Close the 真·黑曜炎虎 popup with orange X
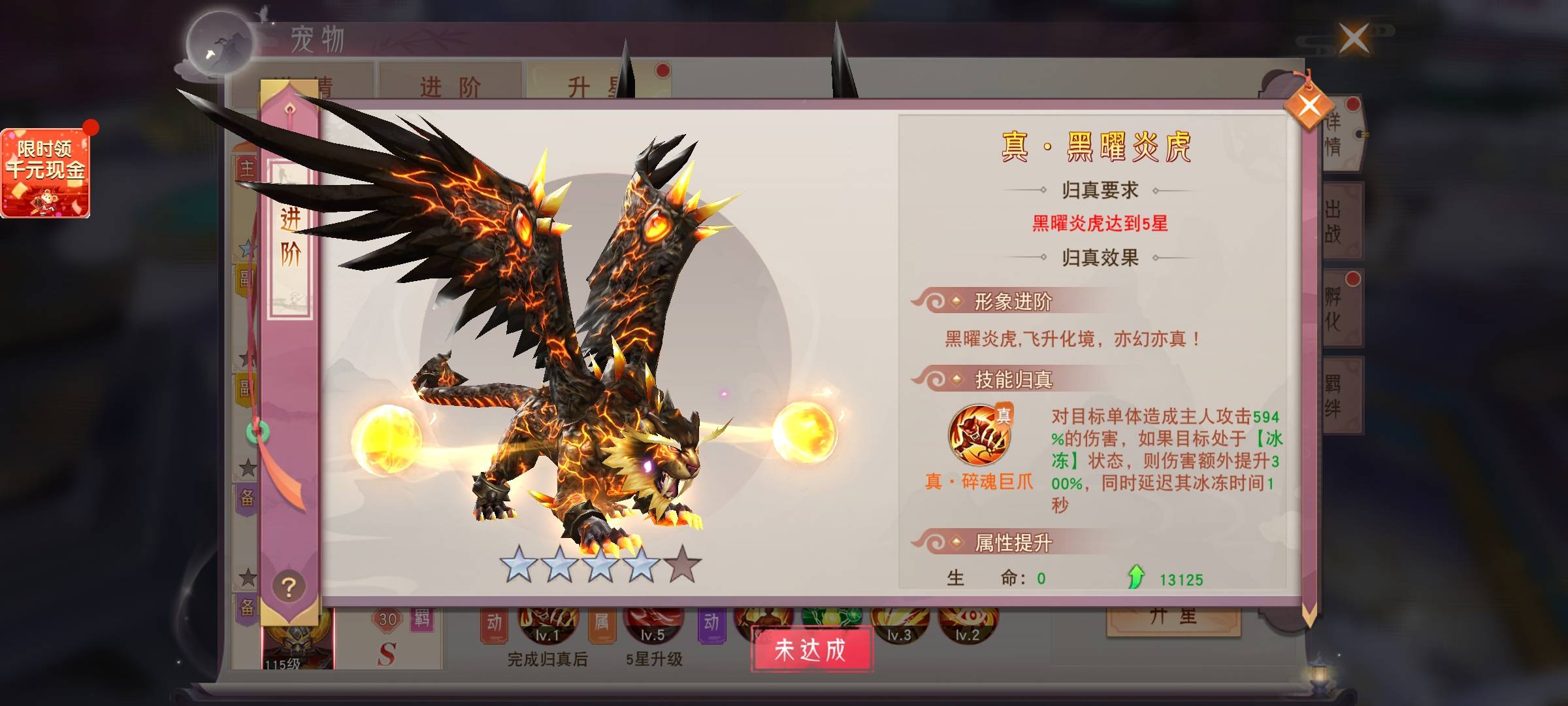Screen dimensions: 1568x706 coord(1309,105)
